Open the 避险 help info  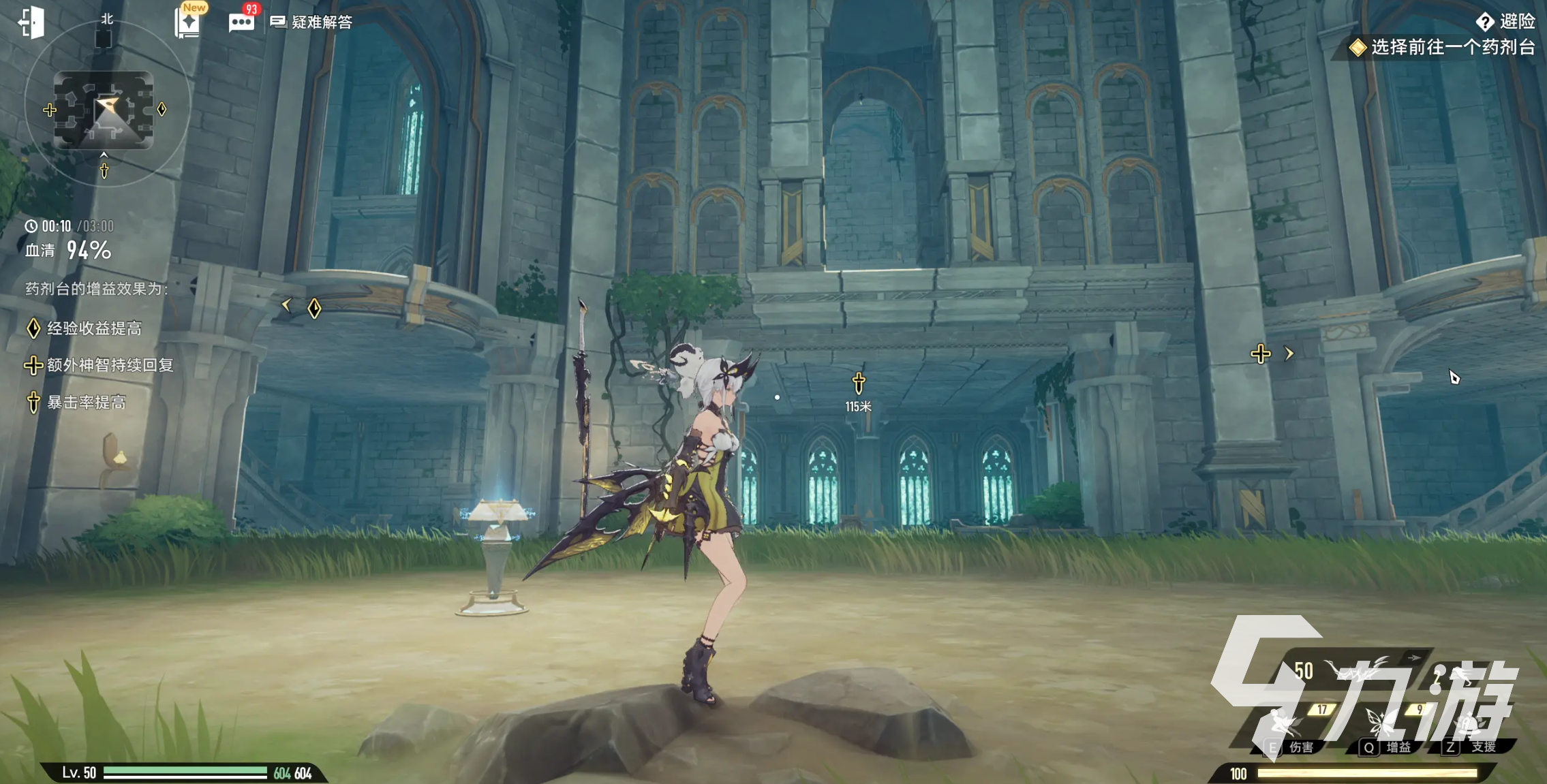click(x=1506, y=22)
